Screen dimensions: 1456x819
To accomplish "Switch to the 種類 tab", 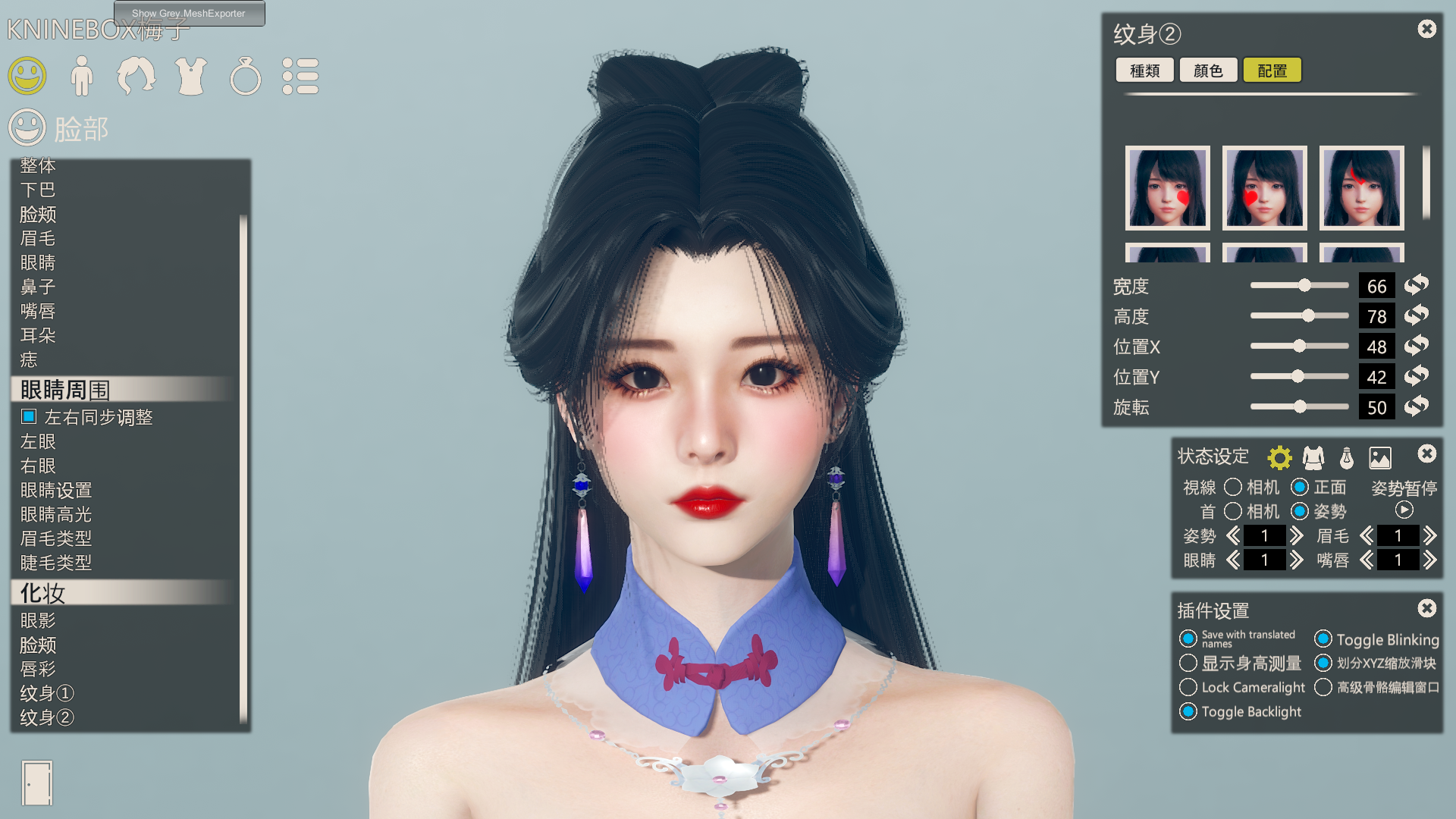I will (x=1144, y=71).
